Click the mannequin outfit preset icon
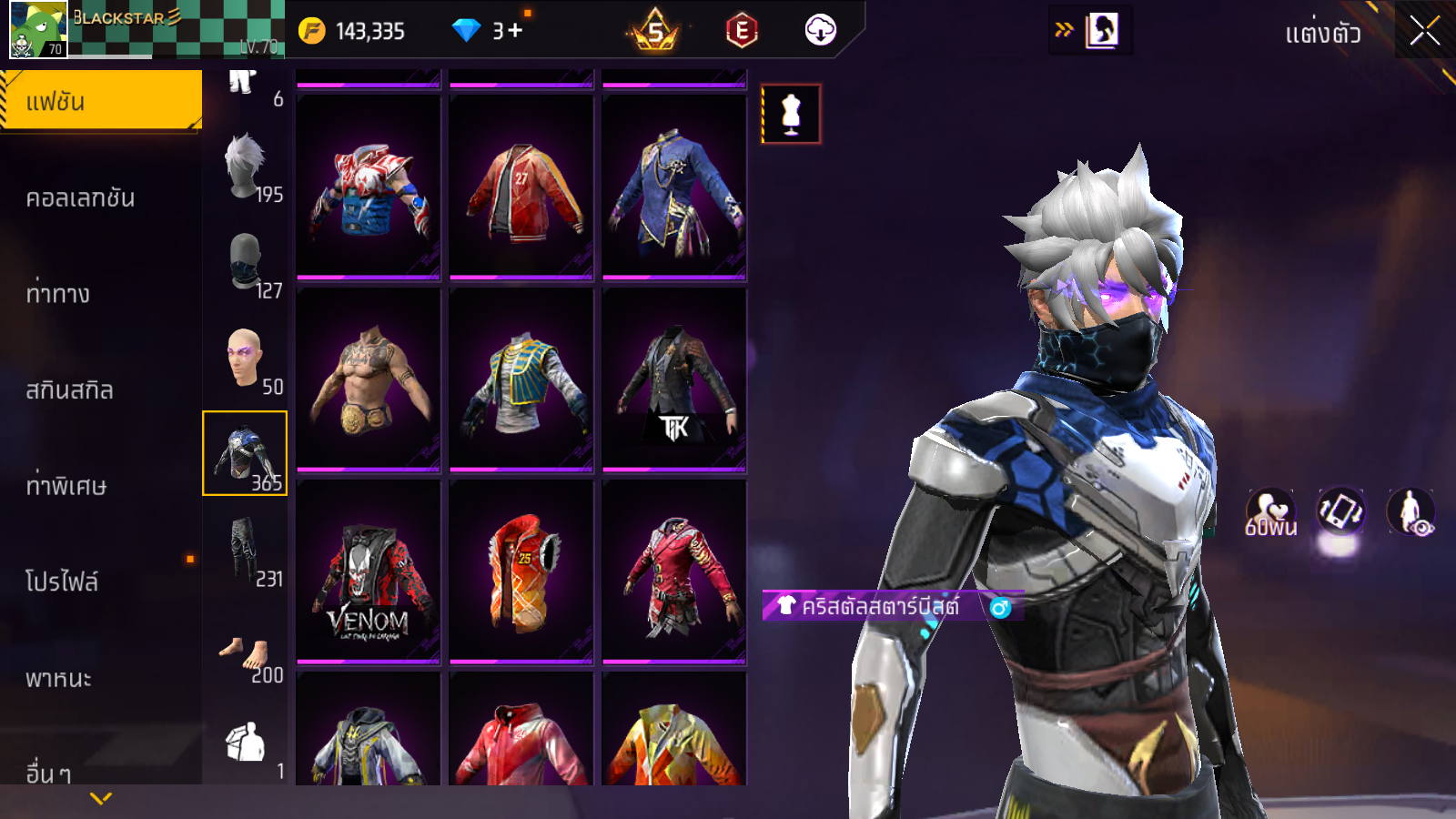The height and width of the screenshot is (819, 1456). coord(791,115)
